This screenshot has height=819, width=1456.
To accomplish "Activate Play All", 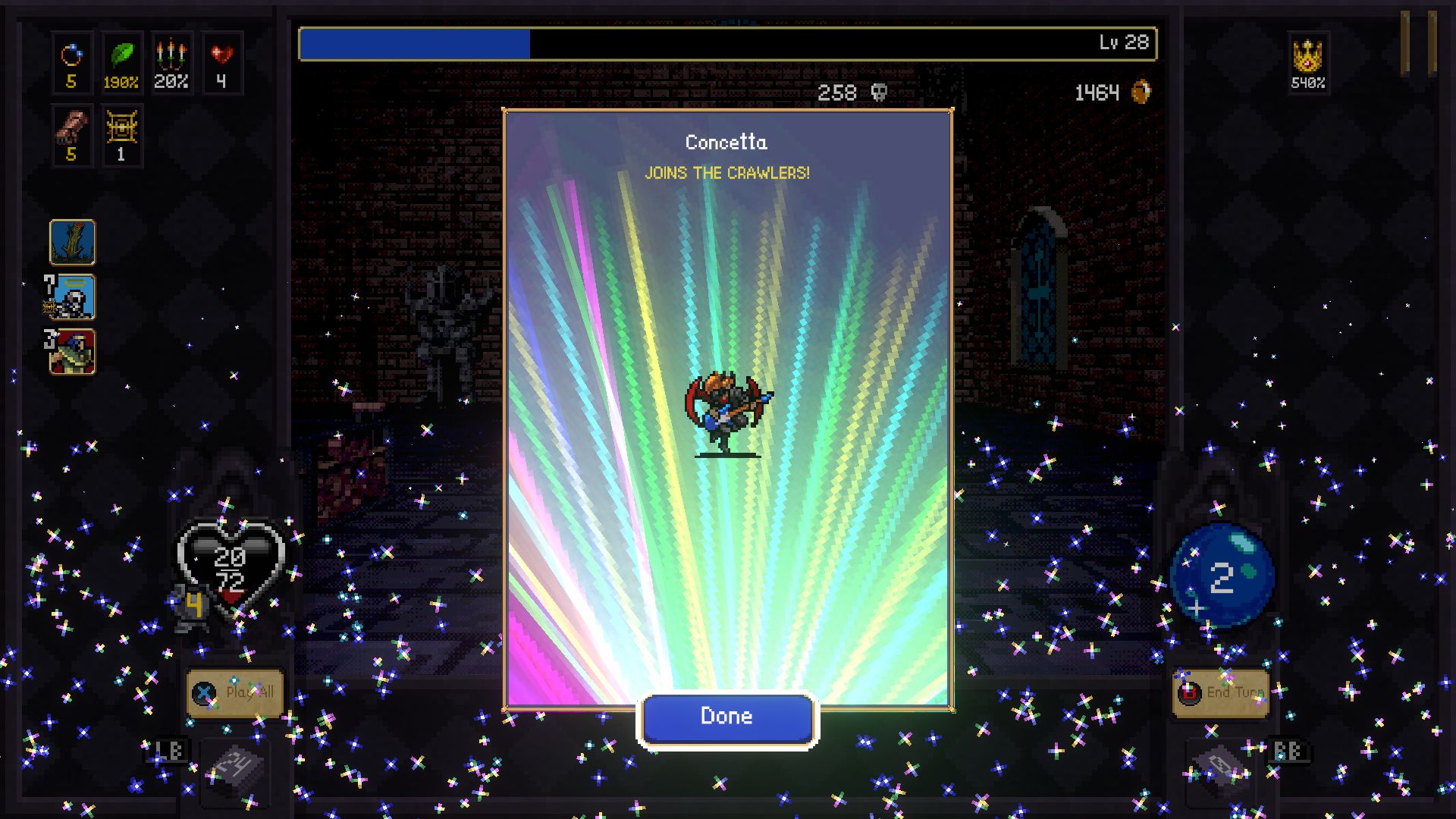I will (235, 692).
